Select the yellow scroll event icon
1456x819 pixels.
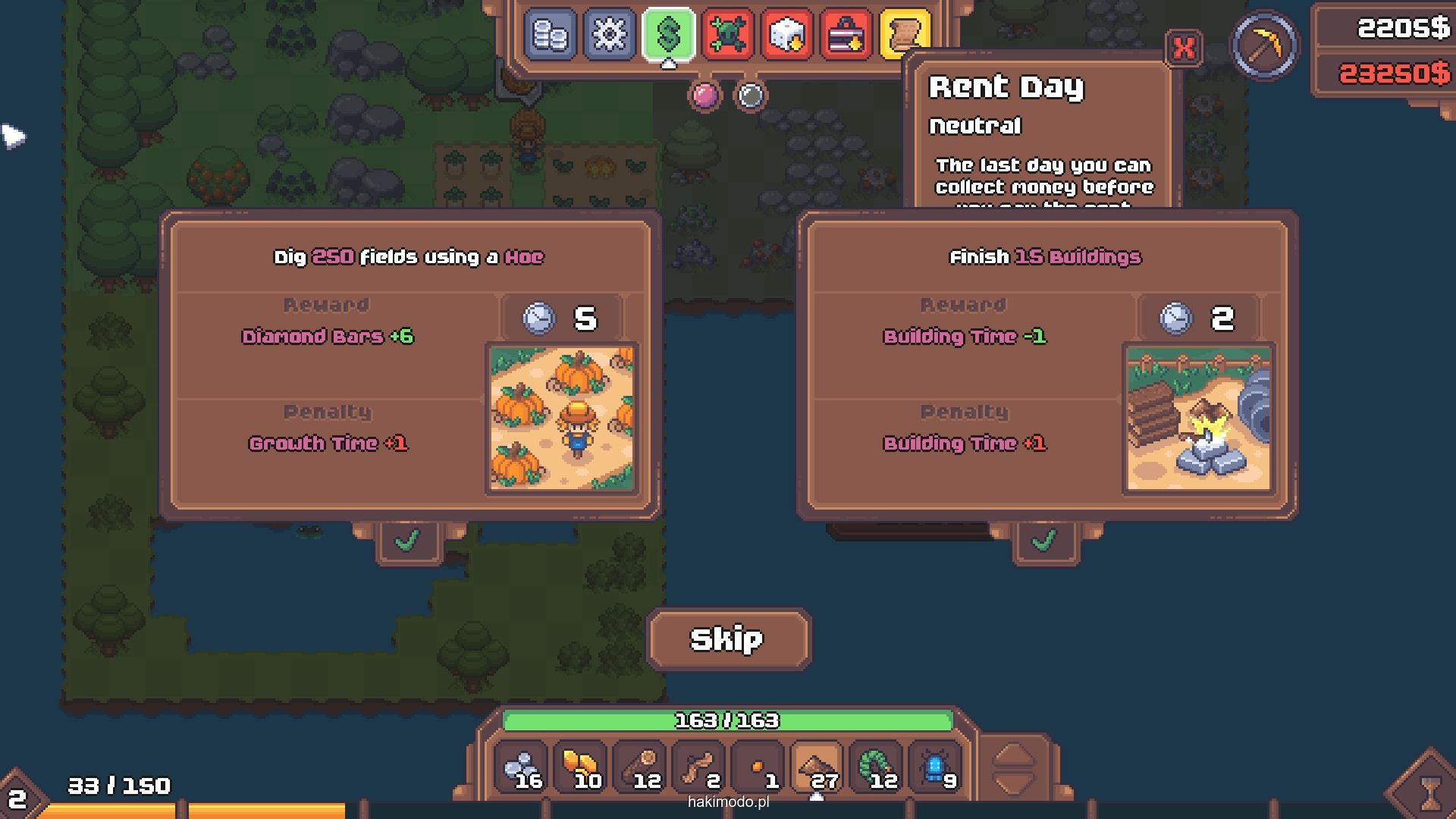click(905, 34)
